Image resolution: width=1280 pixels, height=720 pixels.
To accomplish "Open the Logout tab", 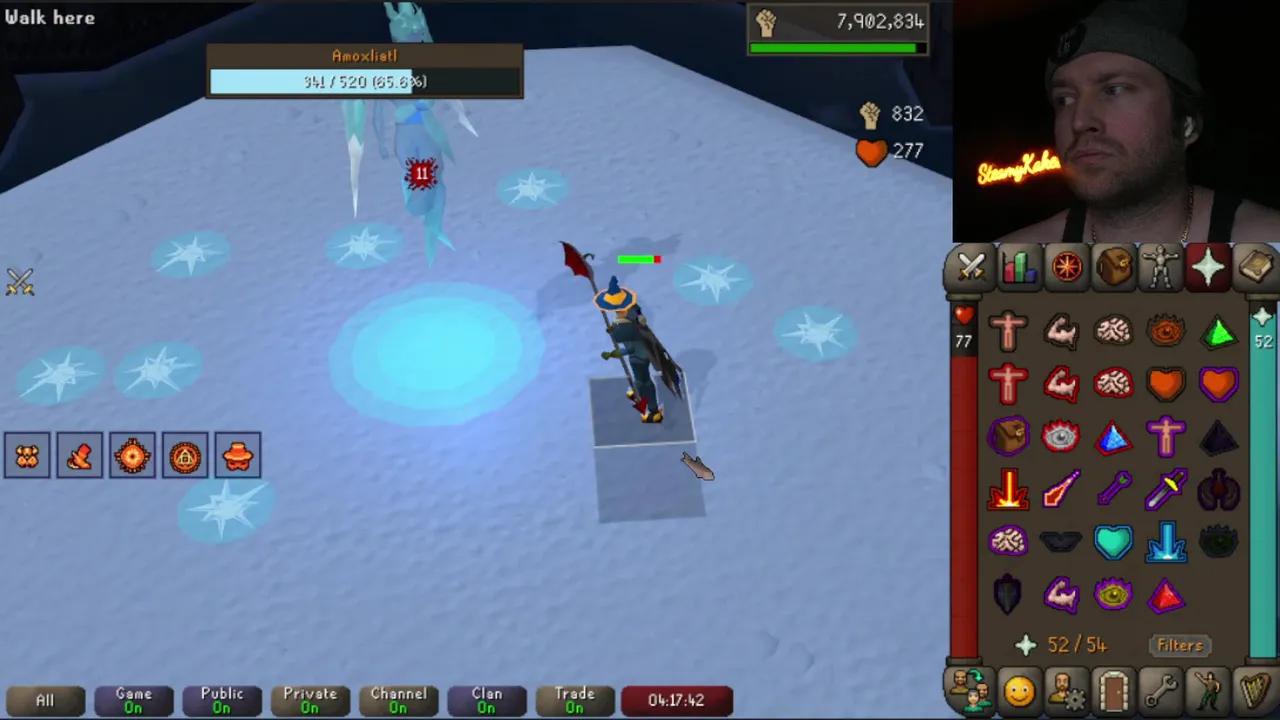I will (x=1114, y=690).
